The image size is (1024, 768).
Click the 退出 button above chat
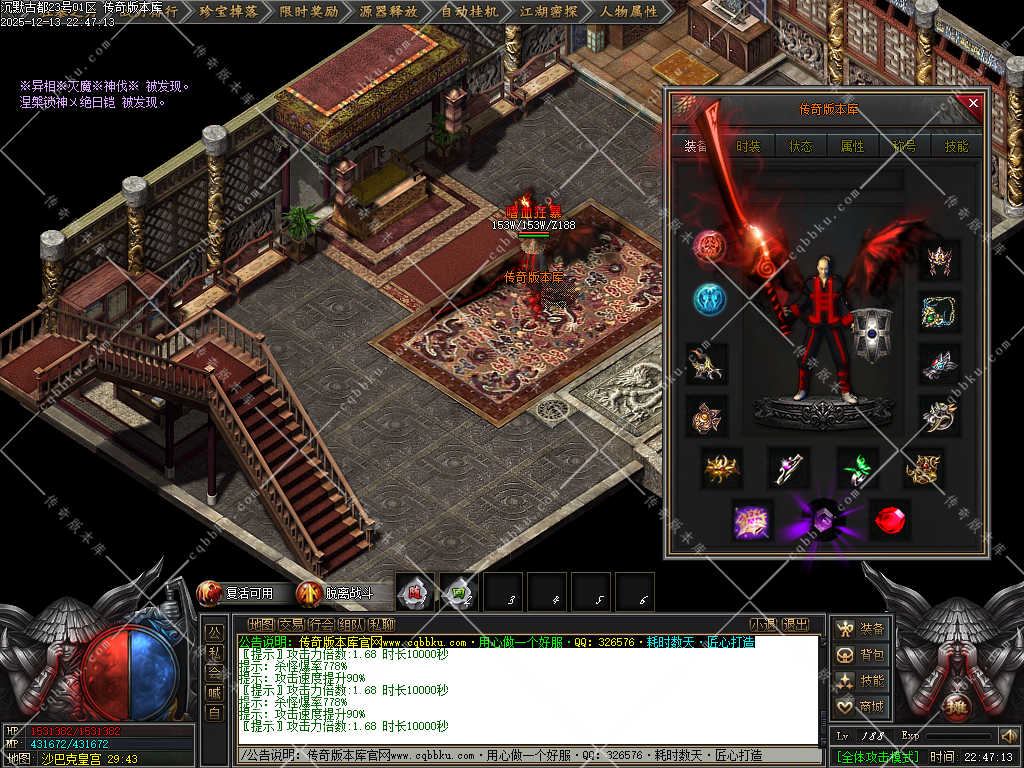pyautogui.click(x=795, y=625)
